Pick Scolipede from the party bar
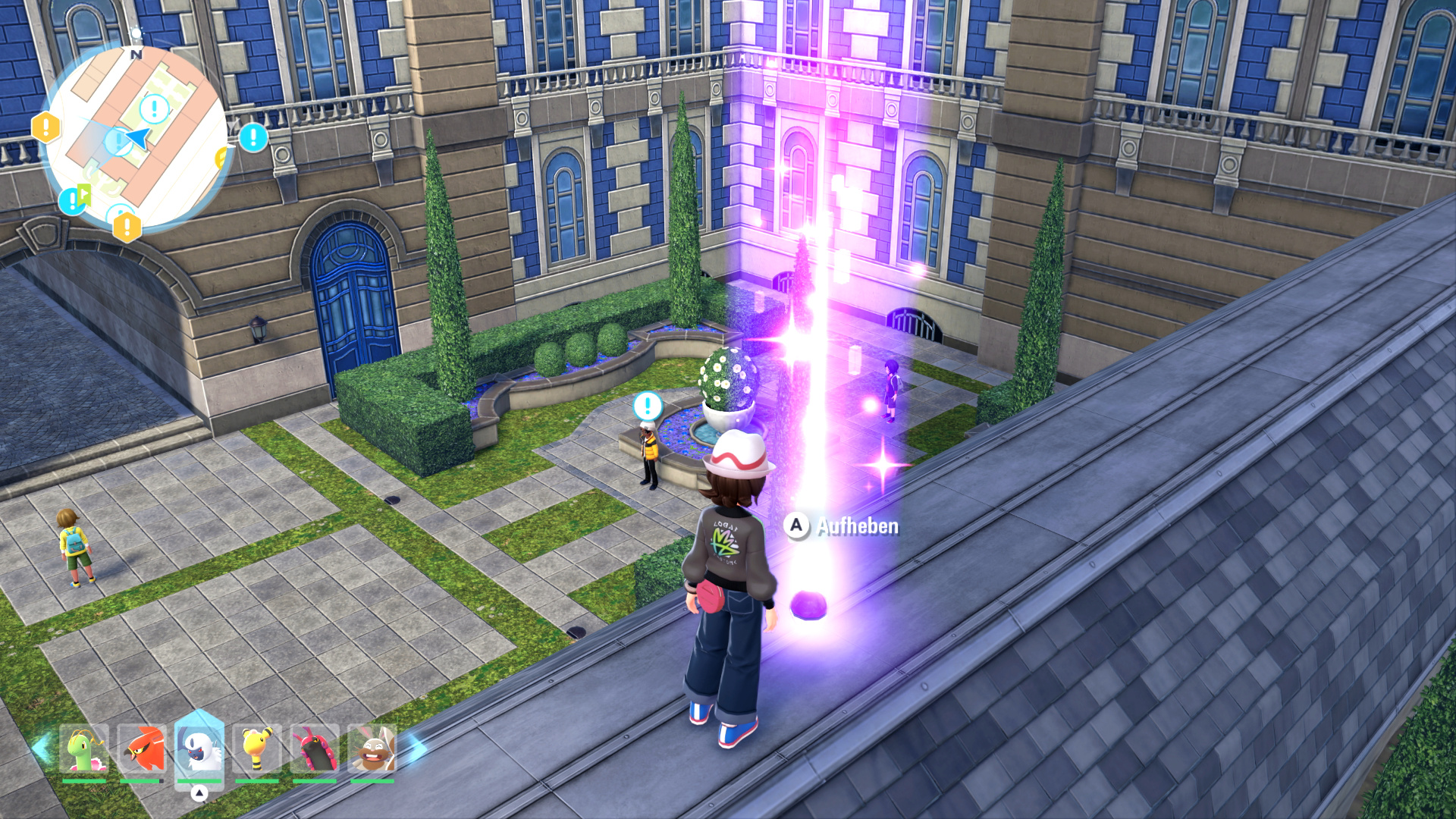Image resolution: width=1456 pixels, height=819 pixels. tap(314, 749)
